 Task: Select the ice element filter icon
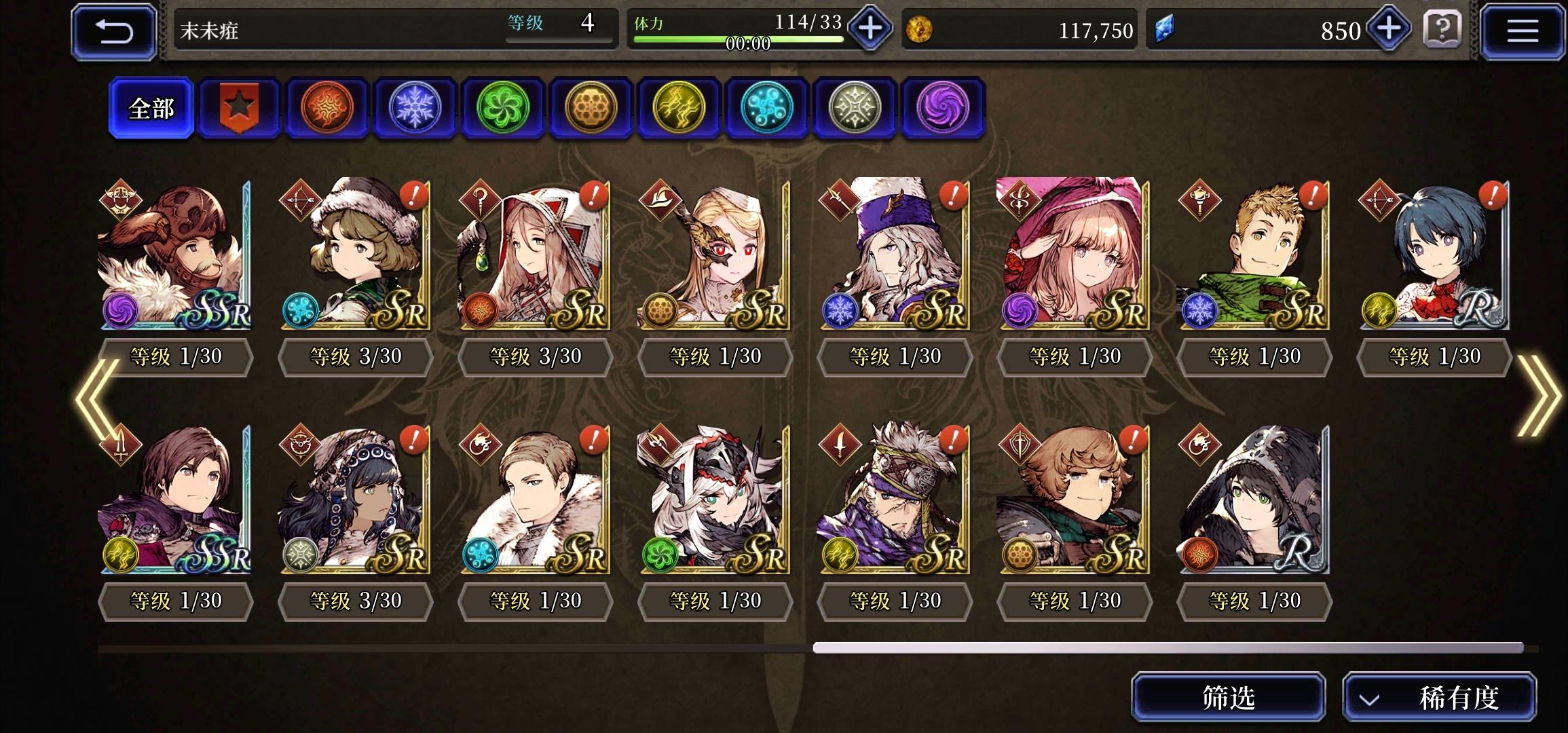coord(415,109)
